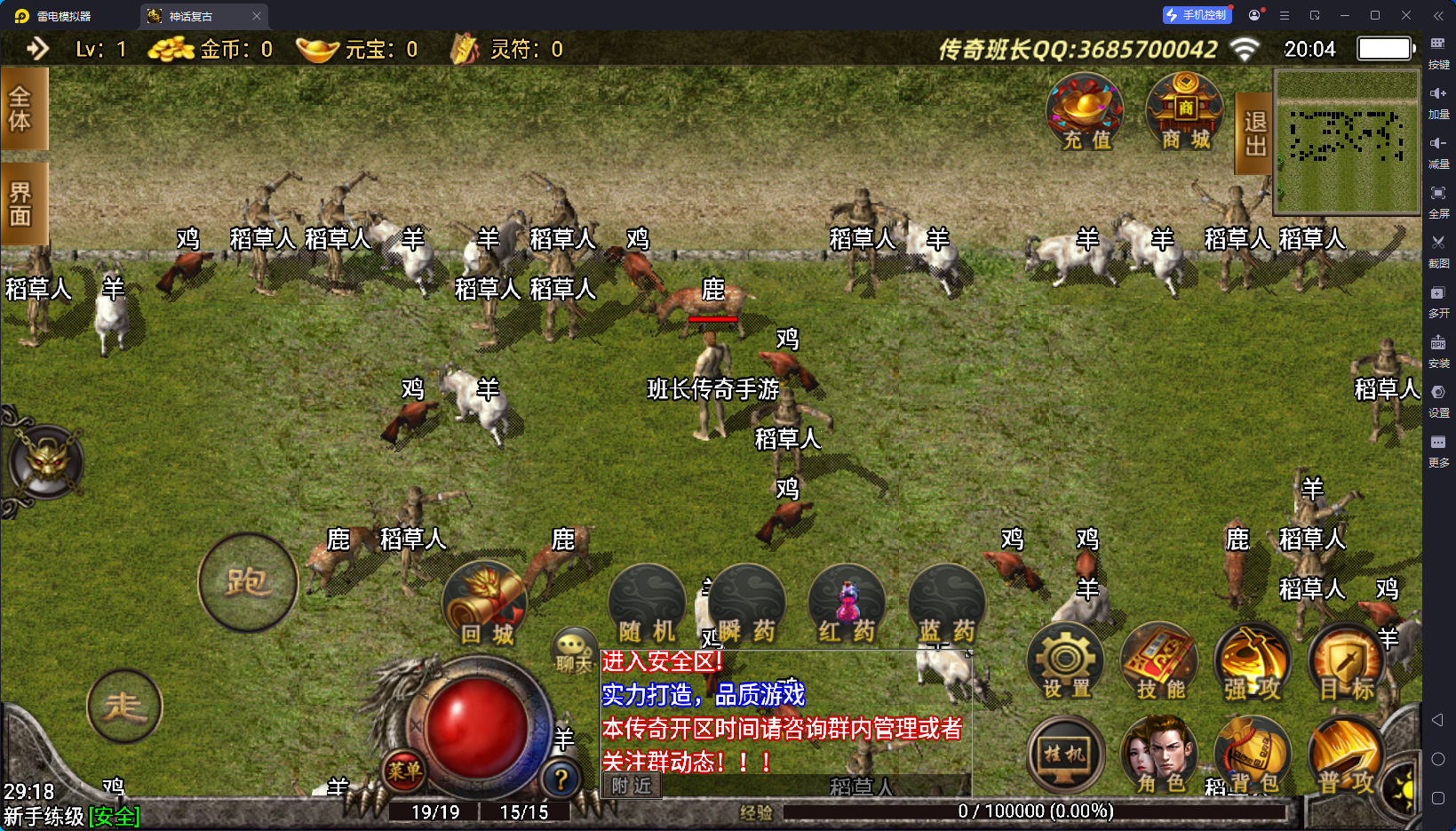Image resolution: width=1456 pixels, height=831 pixels.
Task: Toggle the 跑 run button
Action: (247, 583)
